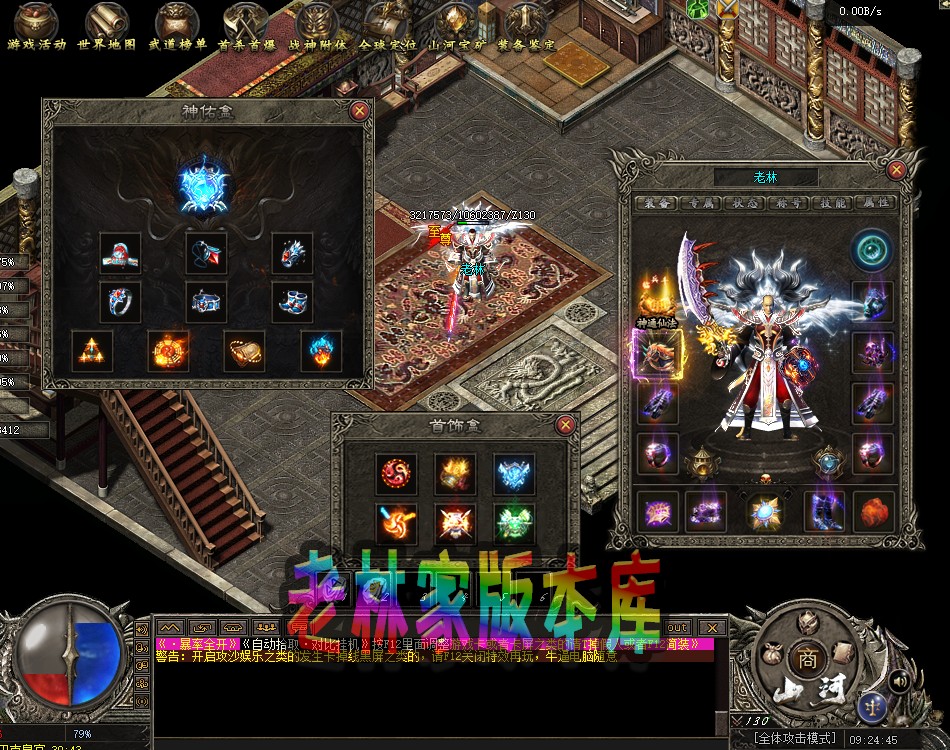This screenshot has height=750, width=950.
Task: Open the 战神附体 menu
Action: tap(317, 24)
